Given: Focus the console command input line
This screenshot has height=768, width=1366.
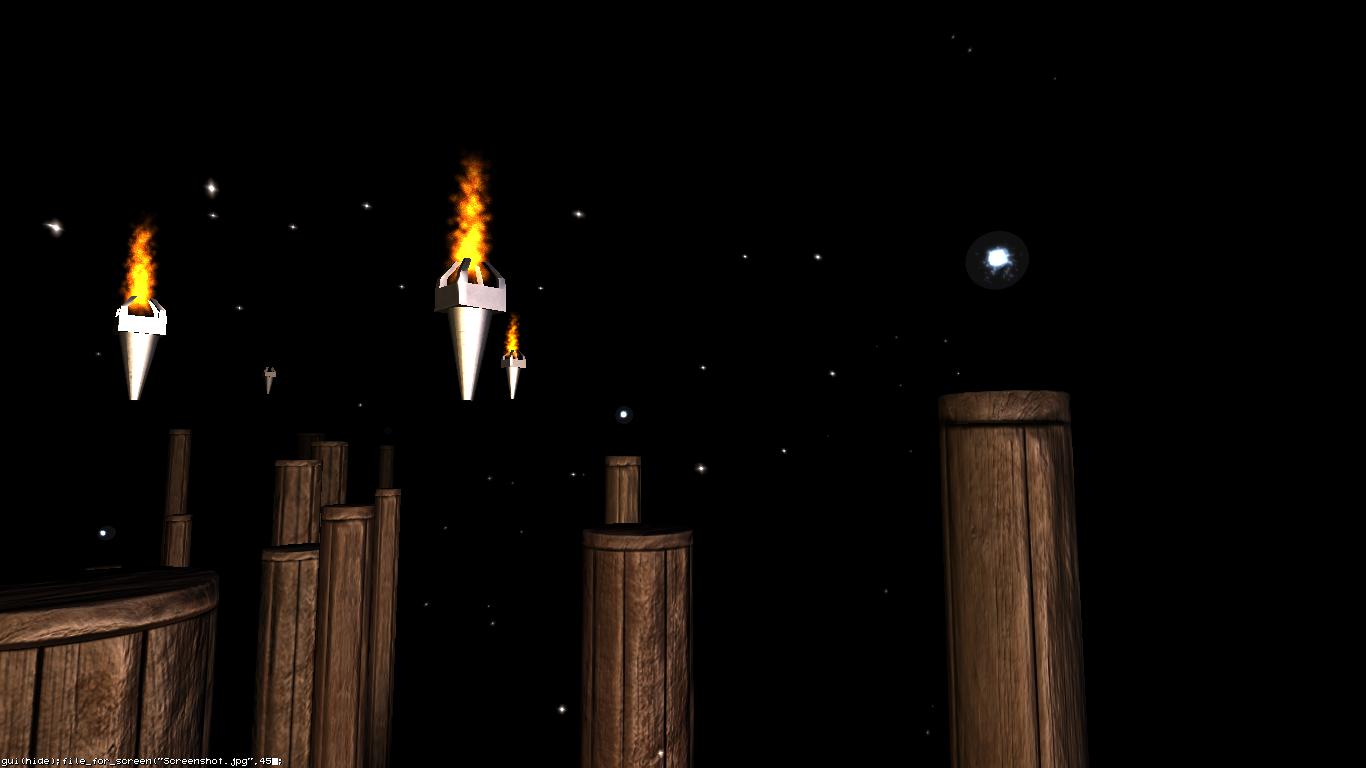Looking at the screenshot, I should pyautogui.click(x=141, y=761).
